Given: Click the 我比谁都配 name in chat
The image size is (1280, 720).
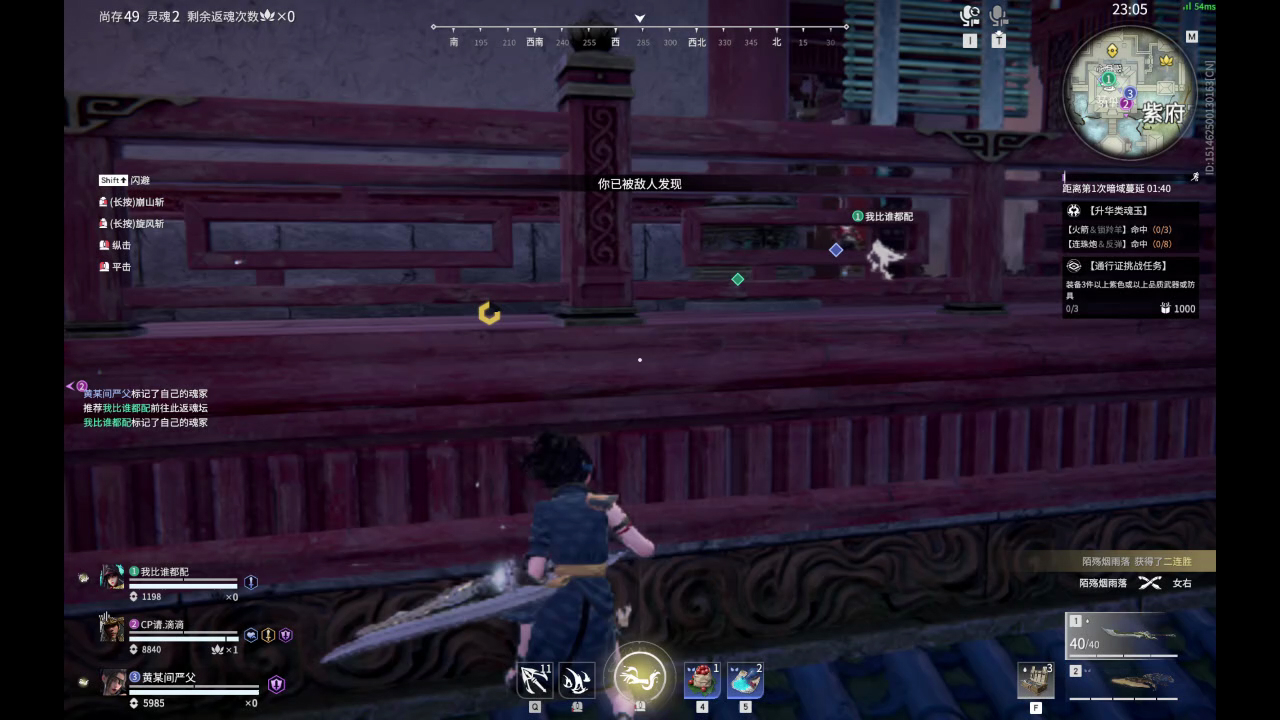Looking at the screenshot, I should pyautogui.click(x=103, y=422).
